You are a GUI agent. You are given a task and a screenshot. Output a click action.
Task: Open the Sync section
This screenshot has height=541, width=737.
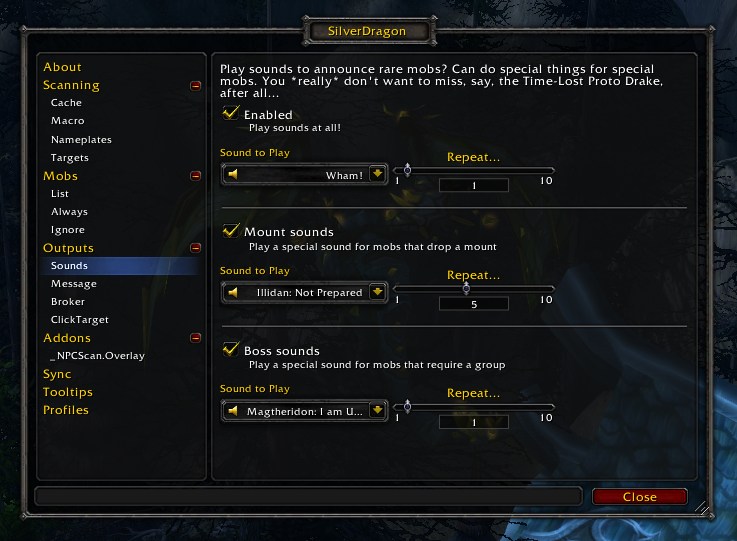click(x=57, y=374)
